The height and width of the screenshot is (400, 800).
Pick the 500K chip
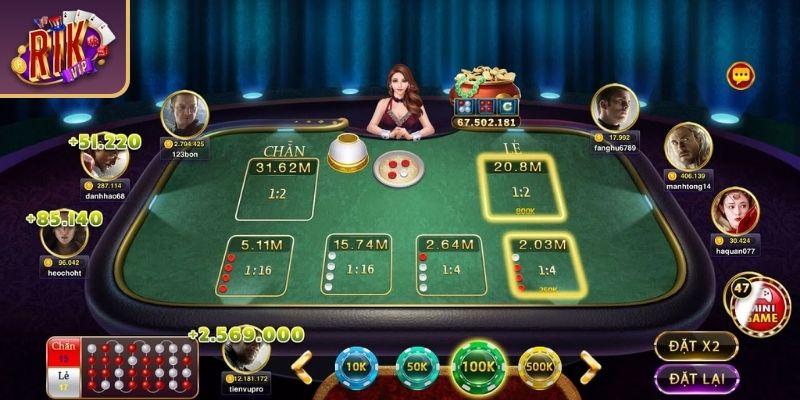coord(540,367)
